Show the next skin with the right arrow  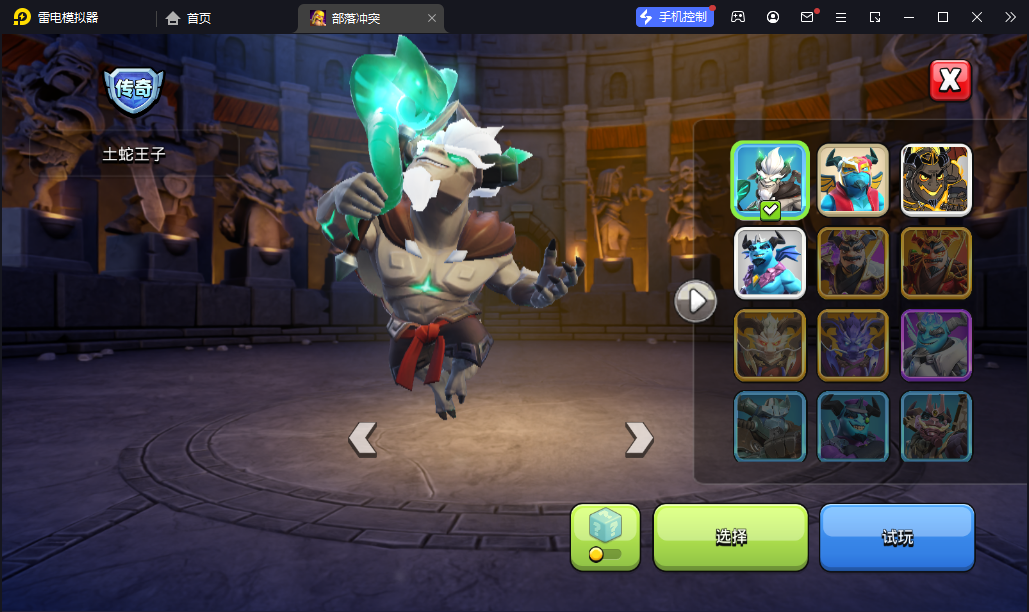(638, 438)
